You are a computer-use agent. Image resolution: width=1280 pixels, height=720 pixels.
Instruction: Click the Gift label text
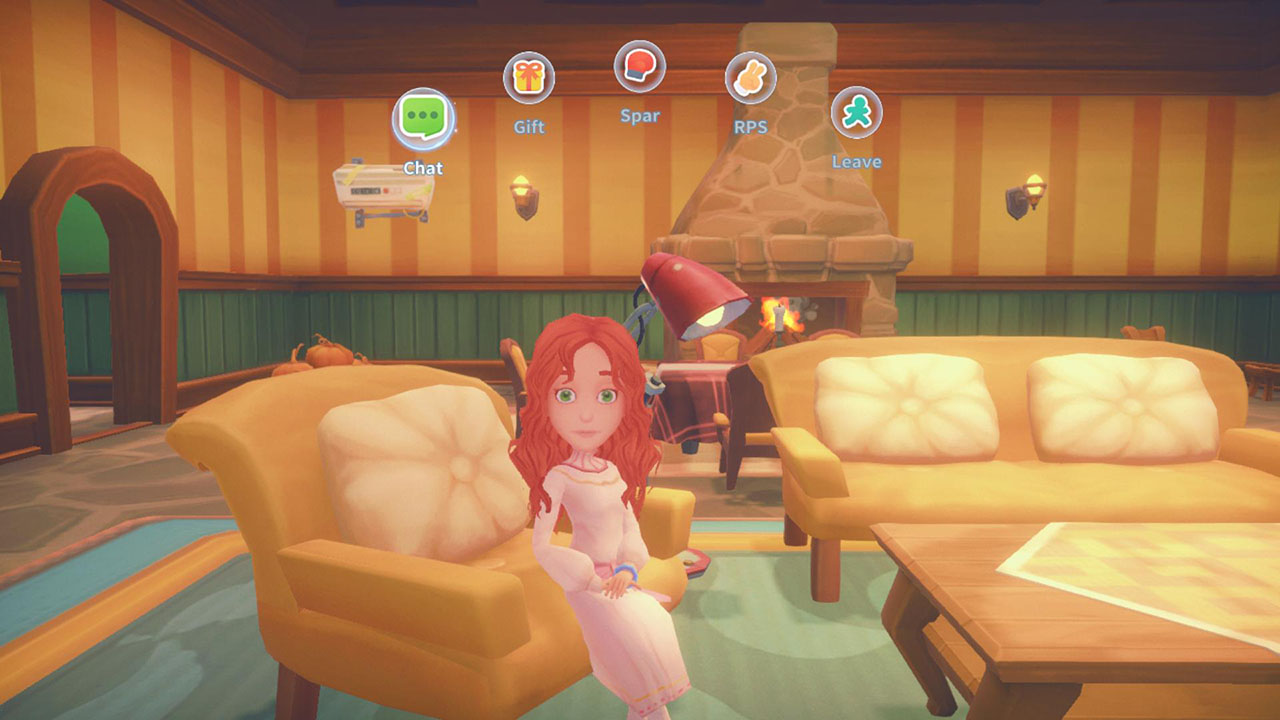pos(530,125)
